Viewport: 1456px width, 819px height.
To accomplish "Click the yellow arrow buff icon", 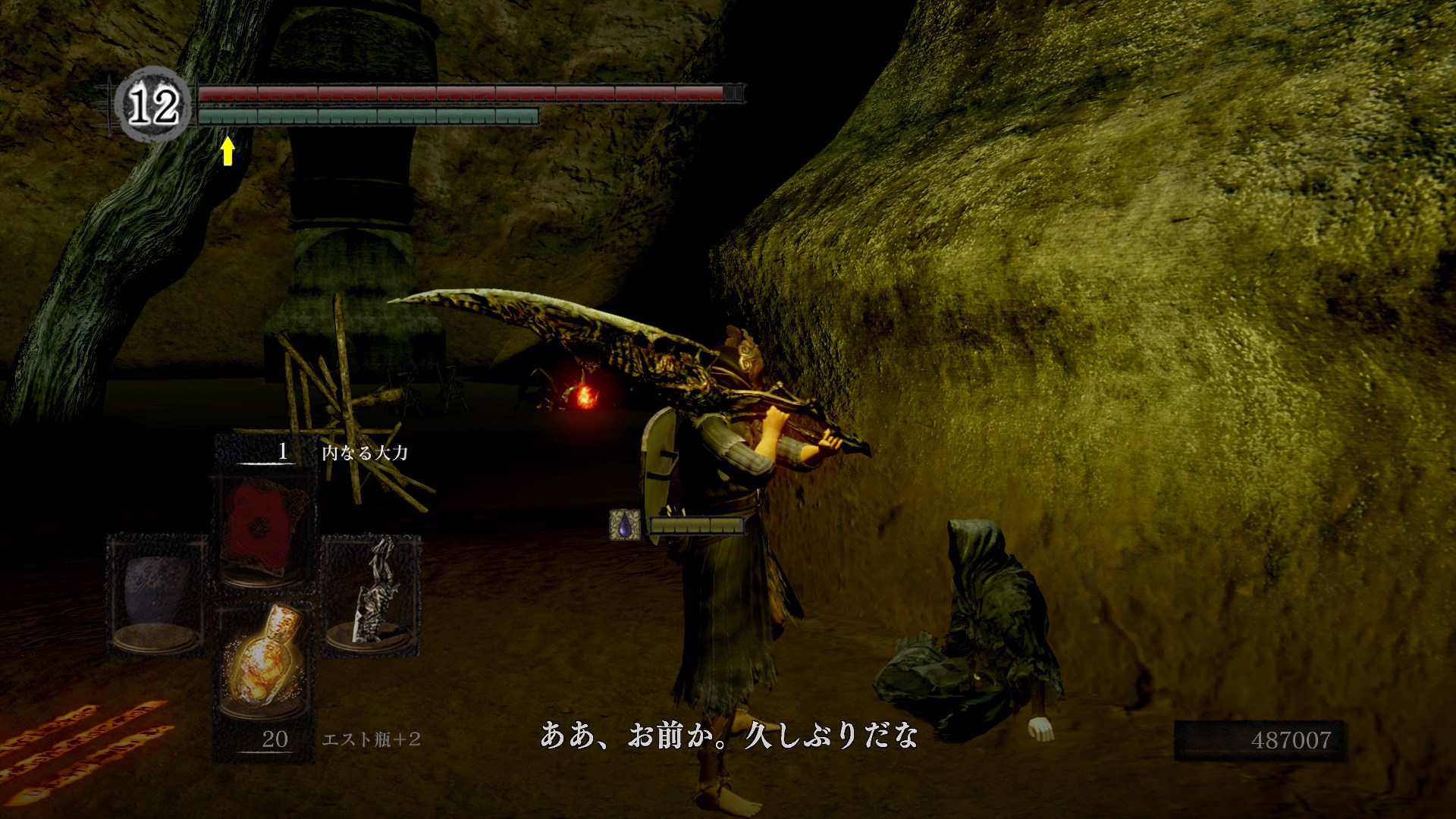I will [227, 150].
